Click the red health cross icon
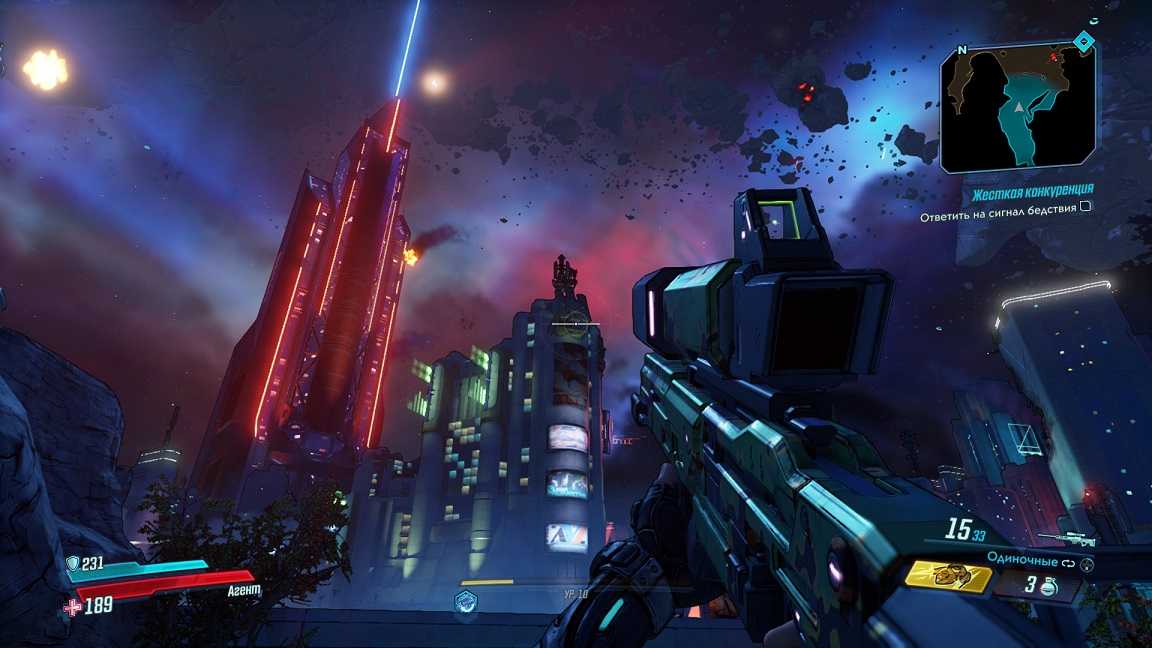1152x648 pixels. coord(72,605)
